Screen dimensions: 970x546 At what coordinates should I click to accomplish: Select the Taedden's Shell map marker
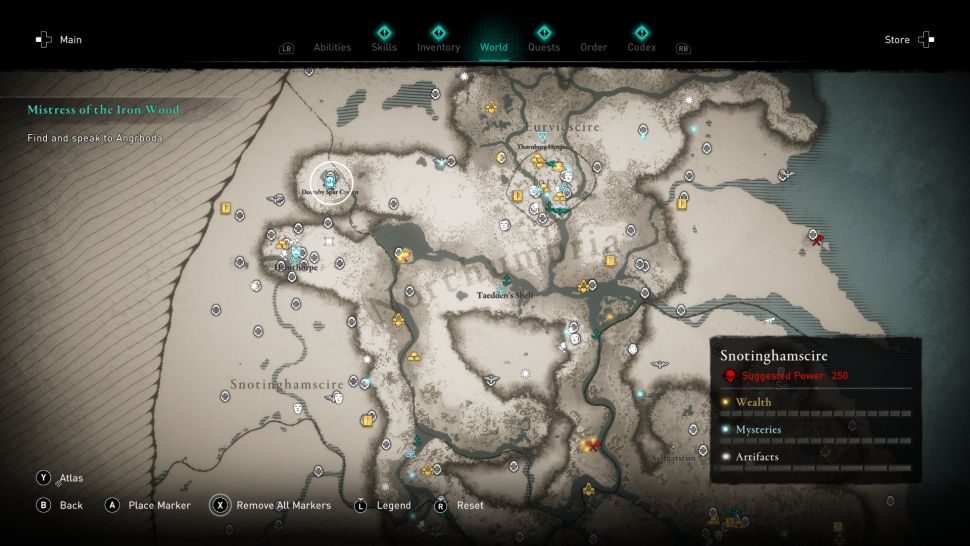coord(503,284)
